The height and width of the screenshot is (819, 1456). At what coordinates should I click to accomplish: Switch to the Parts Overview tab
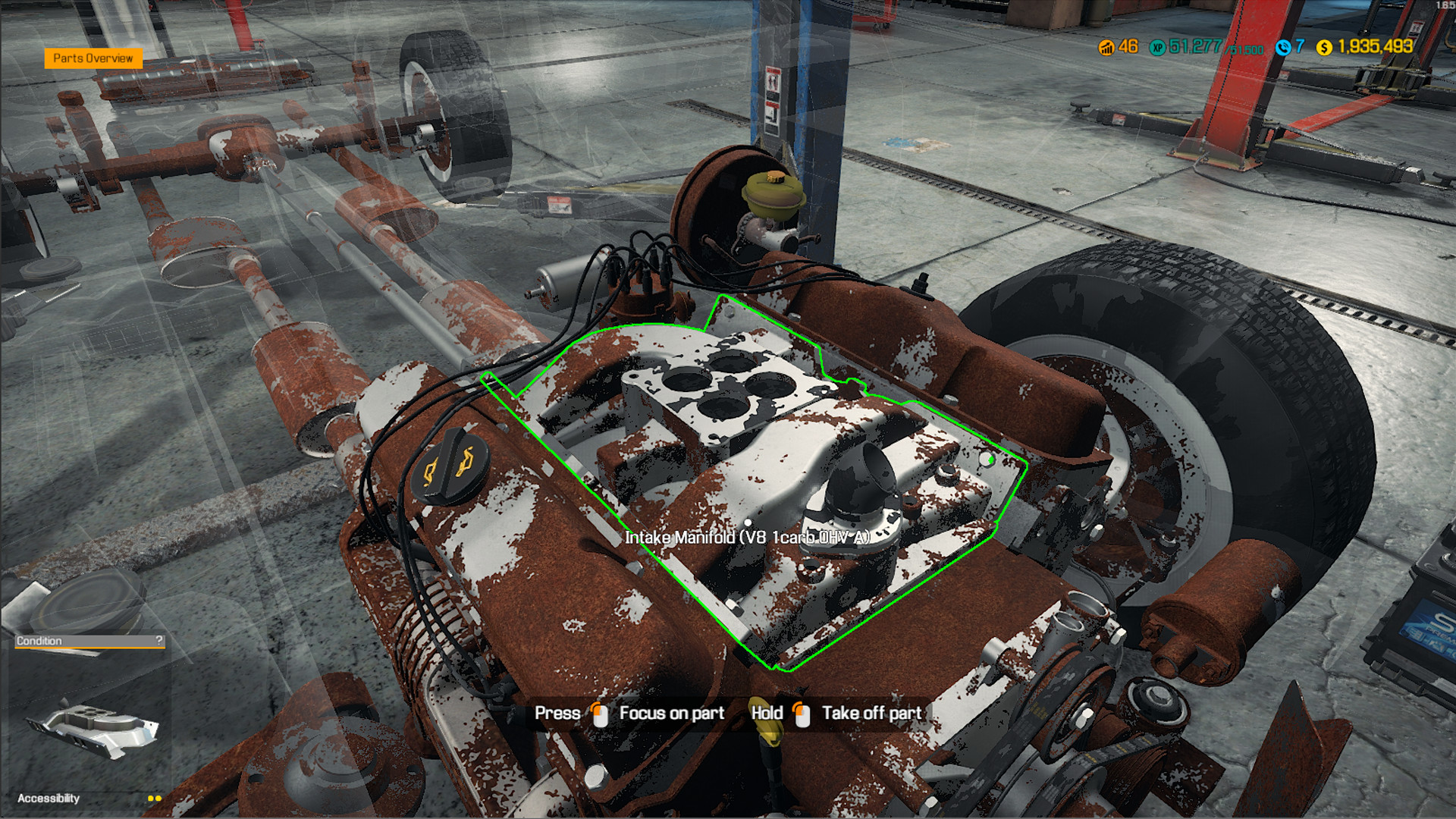93,58
